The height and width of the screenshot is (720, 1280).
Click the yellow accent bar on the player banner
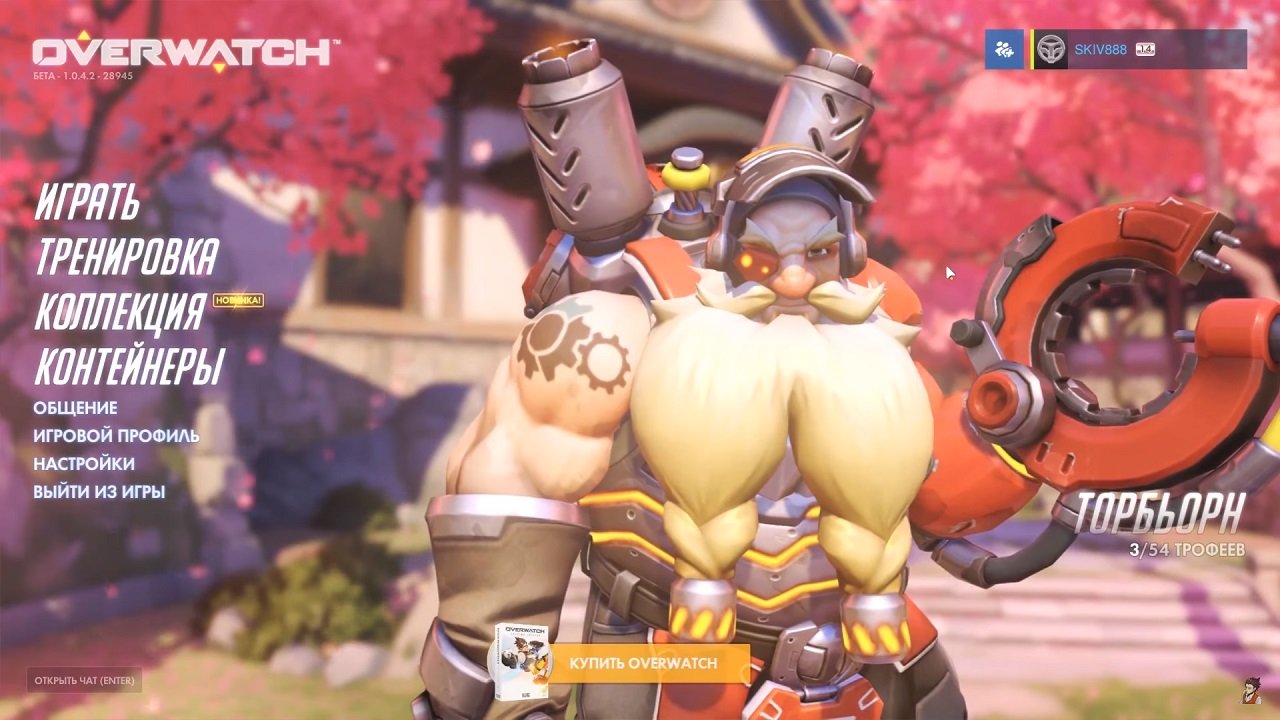1032,48
